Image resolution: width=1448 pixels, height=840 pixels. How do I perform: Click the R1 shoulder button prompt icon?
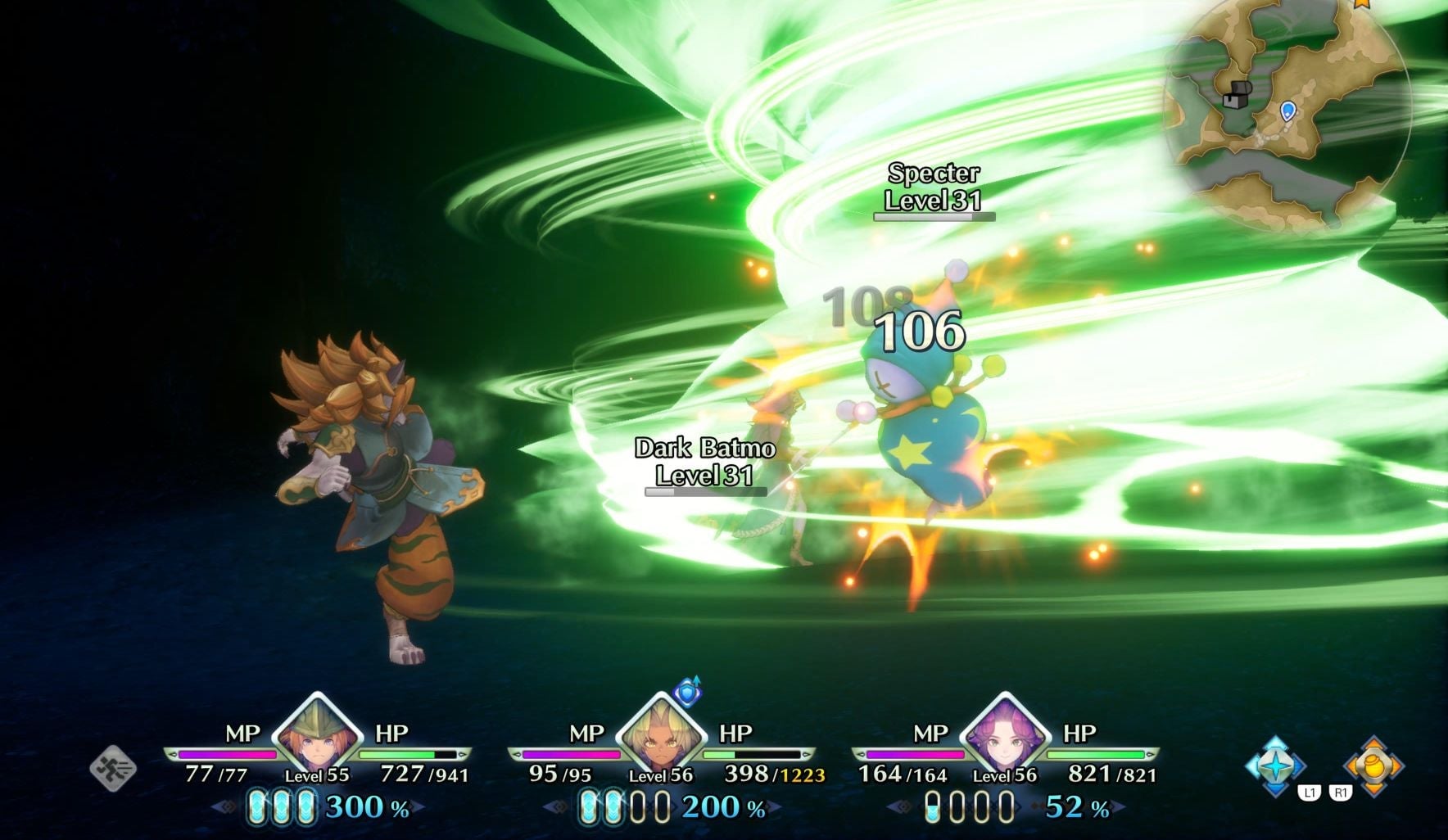click(1341, 792)
